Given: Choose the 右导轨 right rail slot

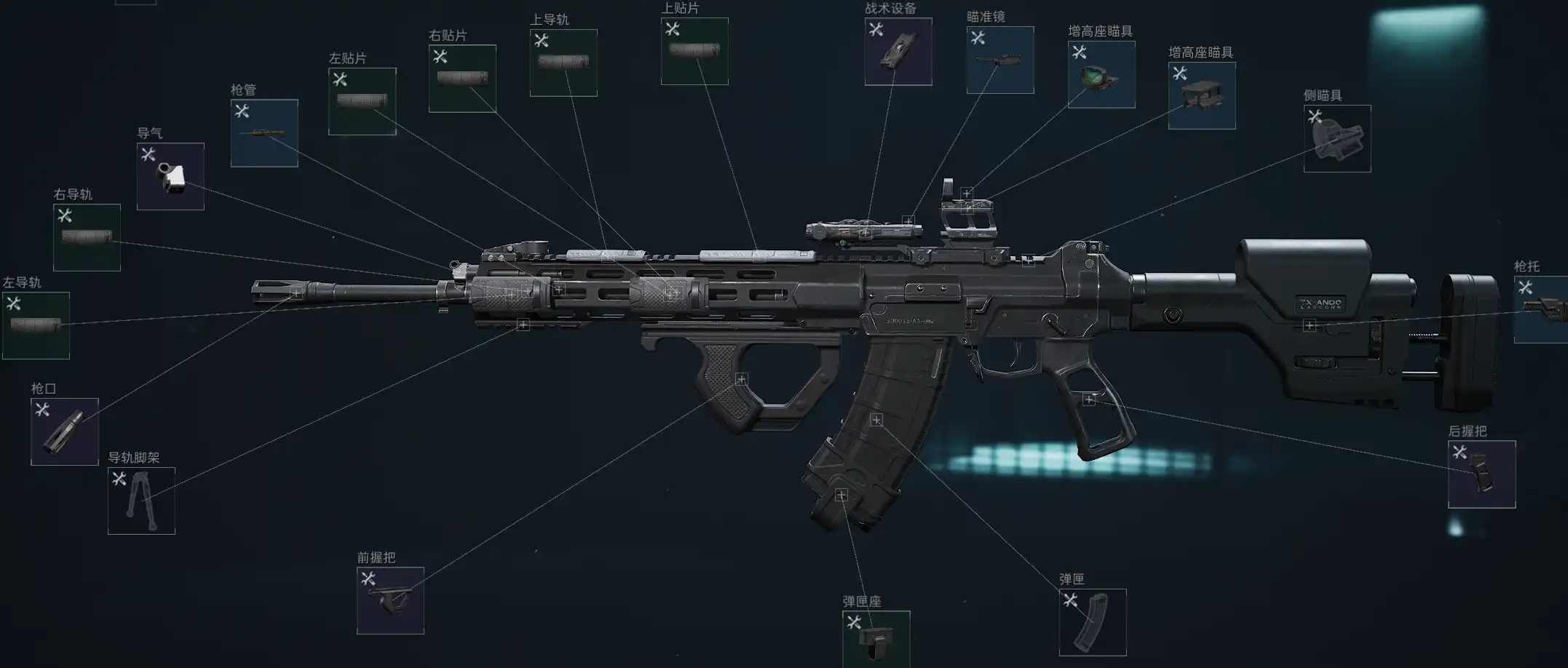Looking at the screenshot, I should 87,237.
